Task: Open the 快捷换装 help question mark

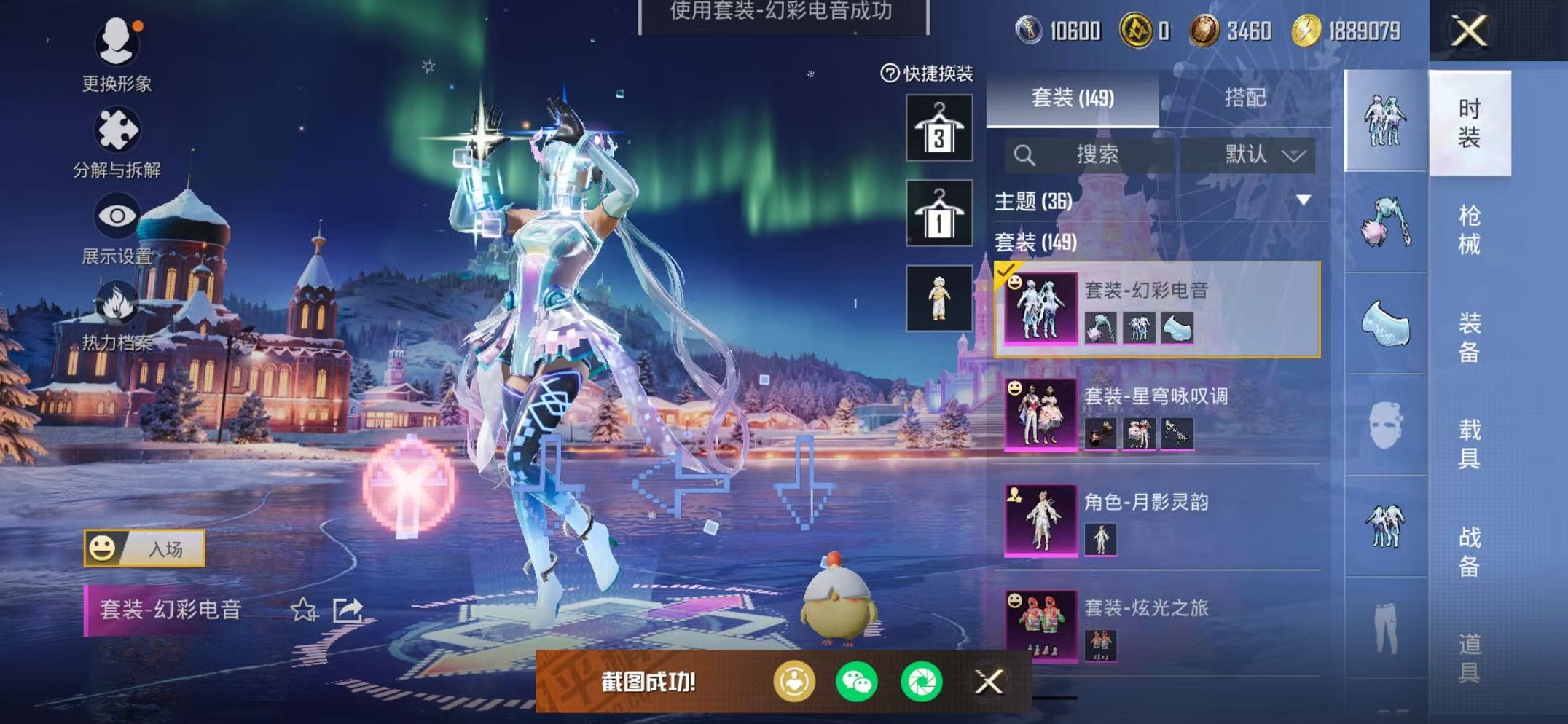Action: pyautogui.click(x=890, y=72)
